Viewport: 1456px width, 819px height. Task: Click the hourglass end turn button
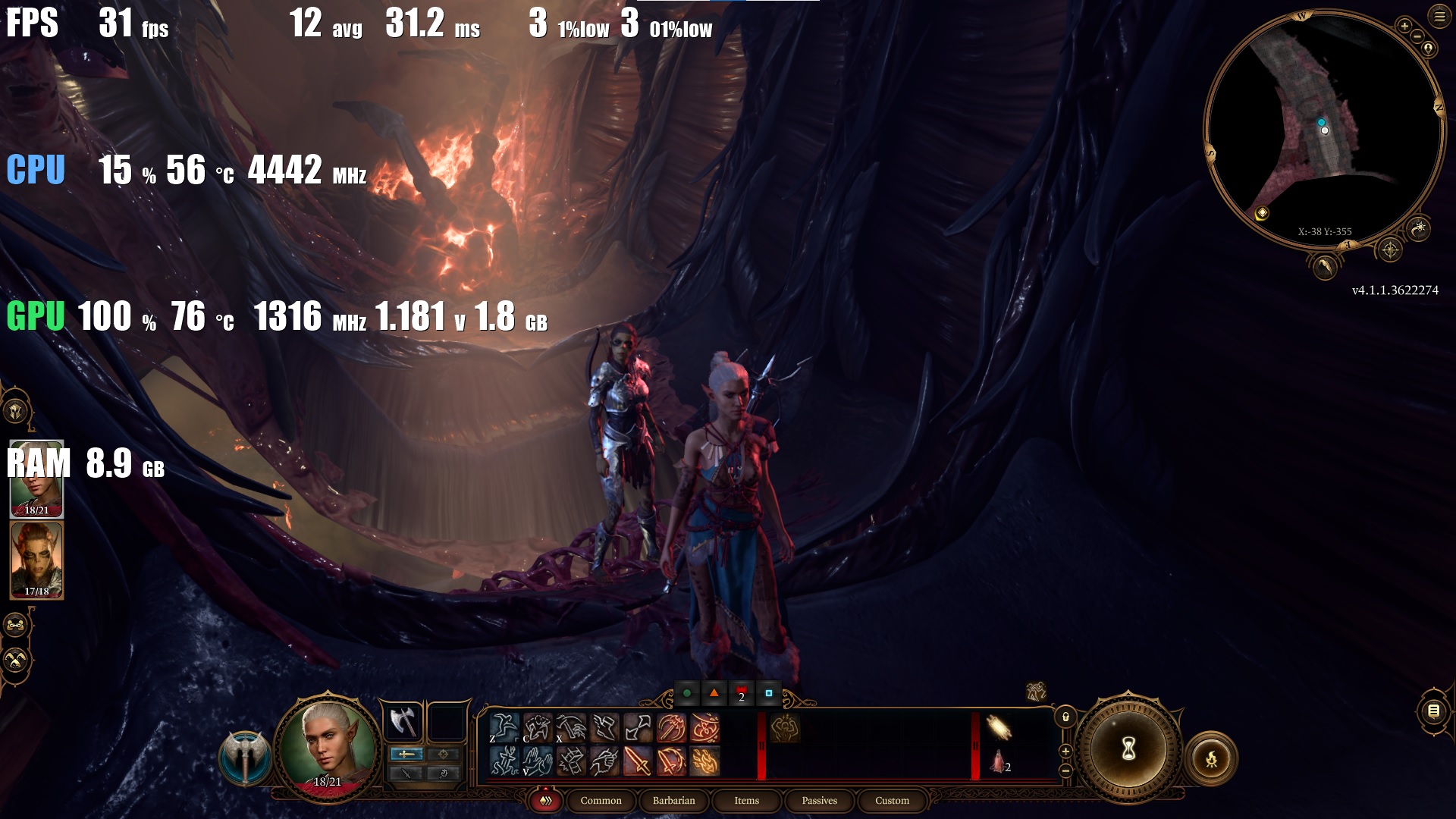1128,749
